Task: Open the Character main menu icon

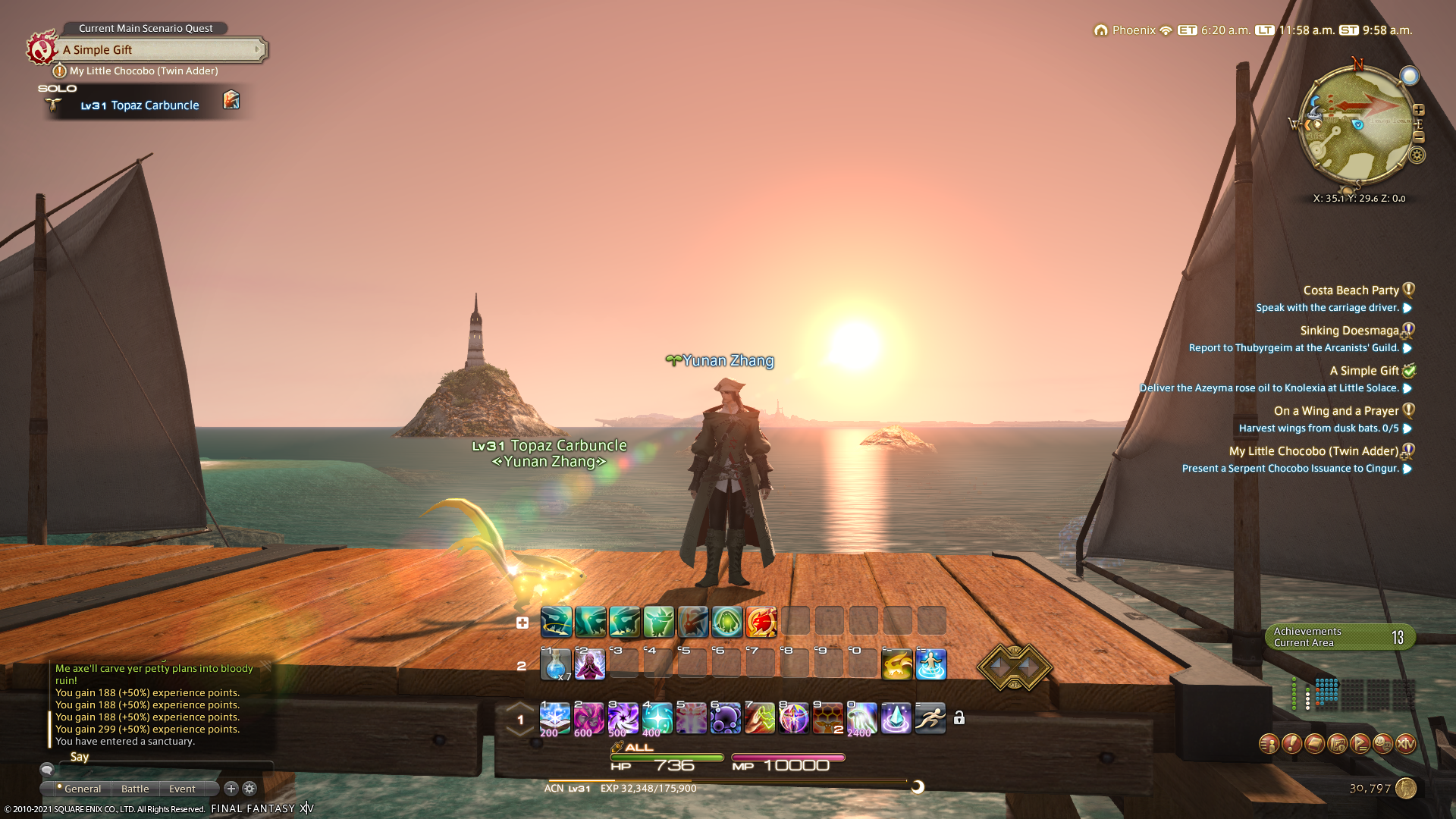Action: 1269,744
